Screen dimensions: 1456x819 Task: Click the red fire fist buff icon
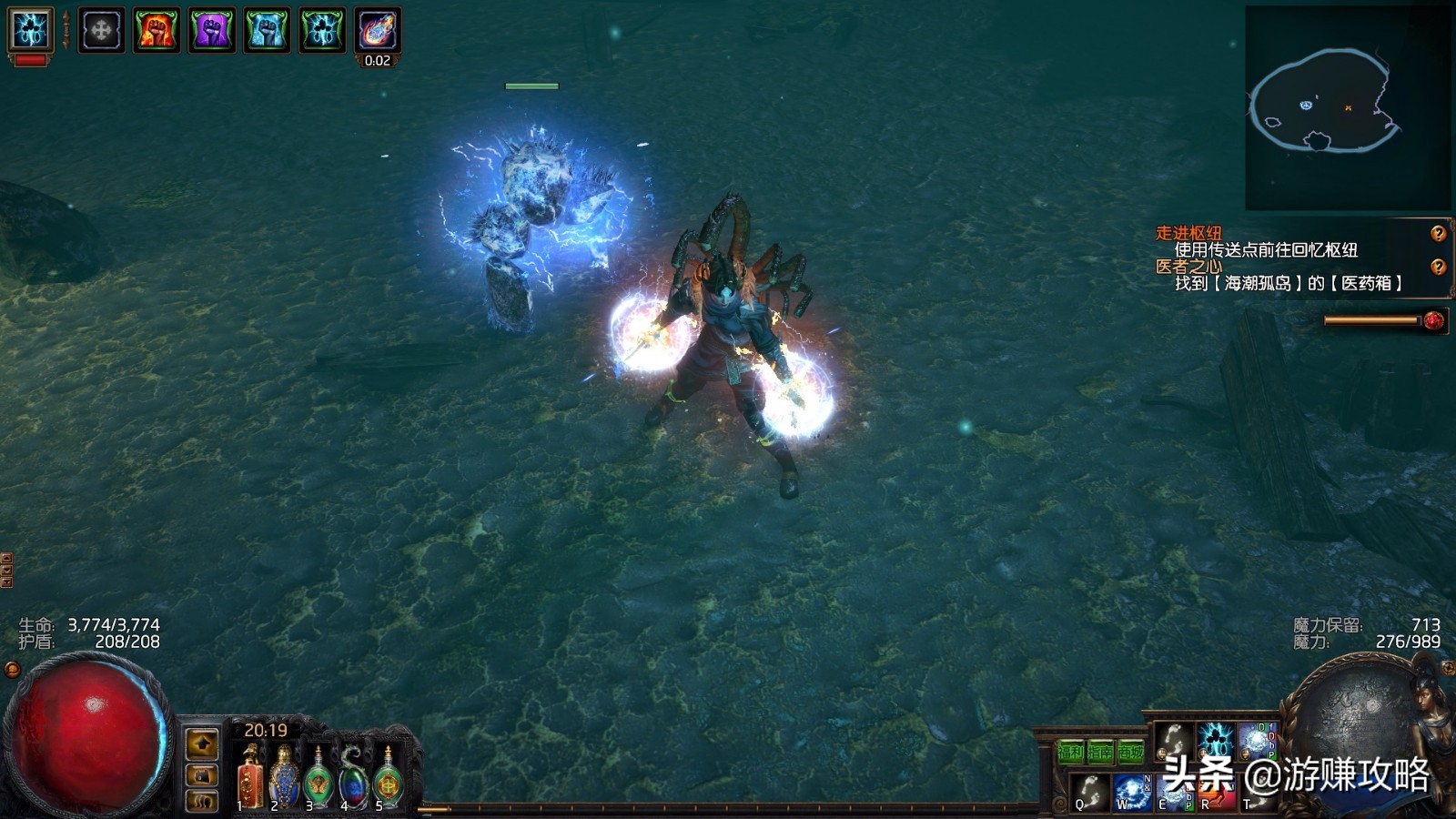[157, 30]
